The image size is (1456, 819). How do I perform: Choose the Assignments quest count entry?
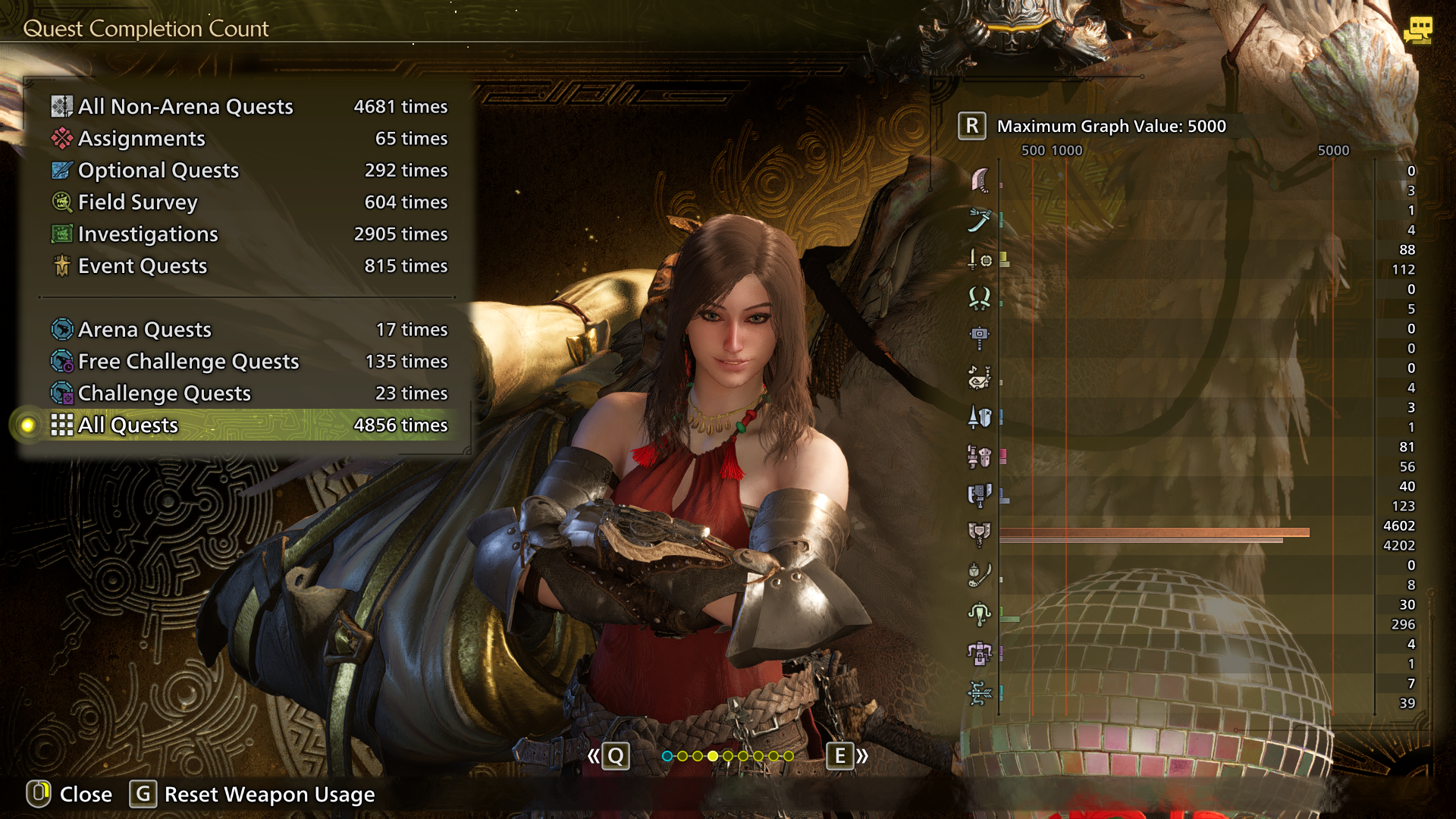[249, 139]
